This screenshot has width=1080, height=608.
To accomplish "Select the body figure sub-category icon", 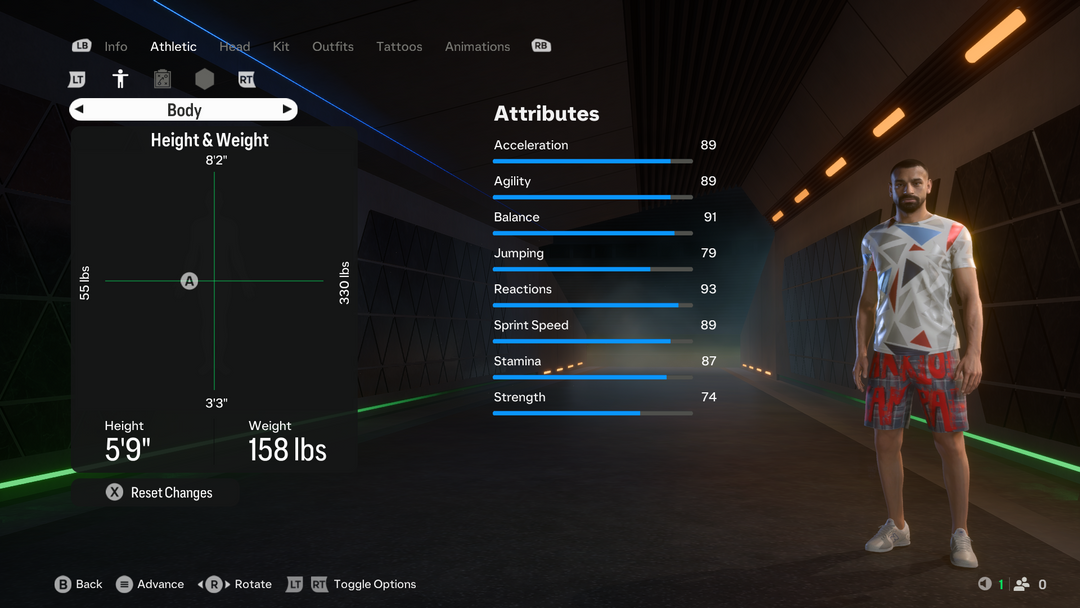I will pyautogui.click(x=120, y=79).
